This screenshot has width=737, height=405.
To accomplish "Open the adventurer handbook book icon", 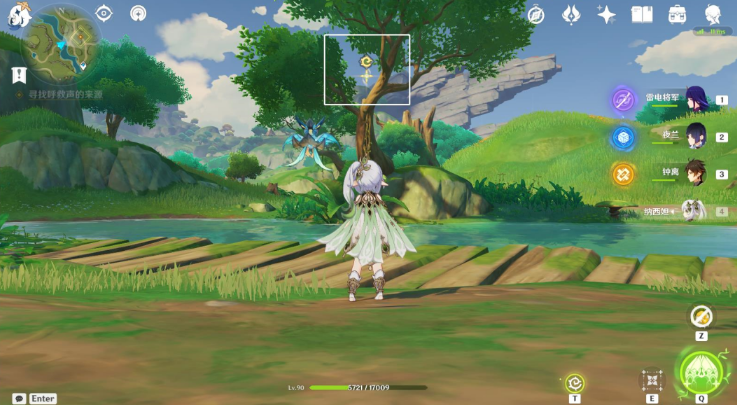I will coord(641,14).
